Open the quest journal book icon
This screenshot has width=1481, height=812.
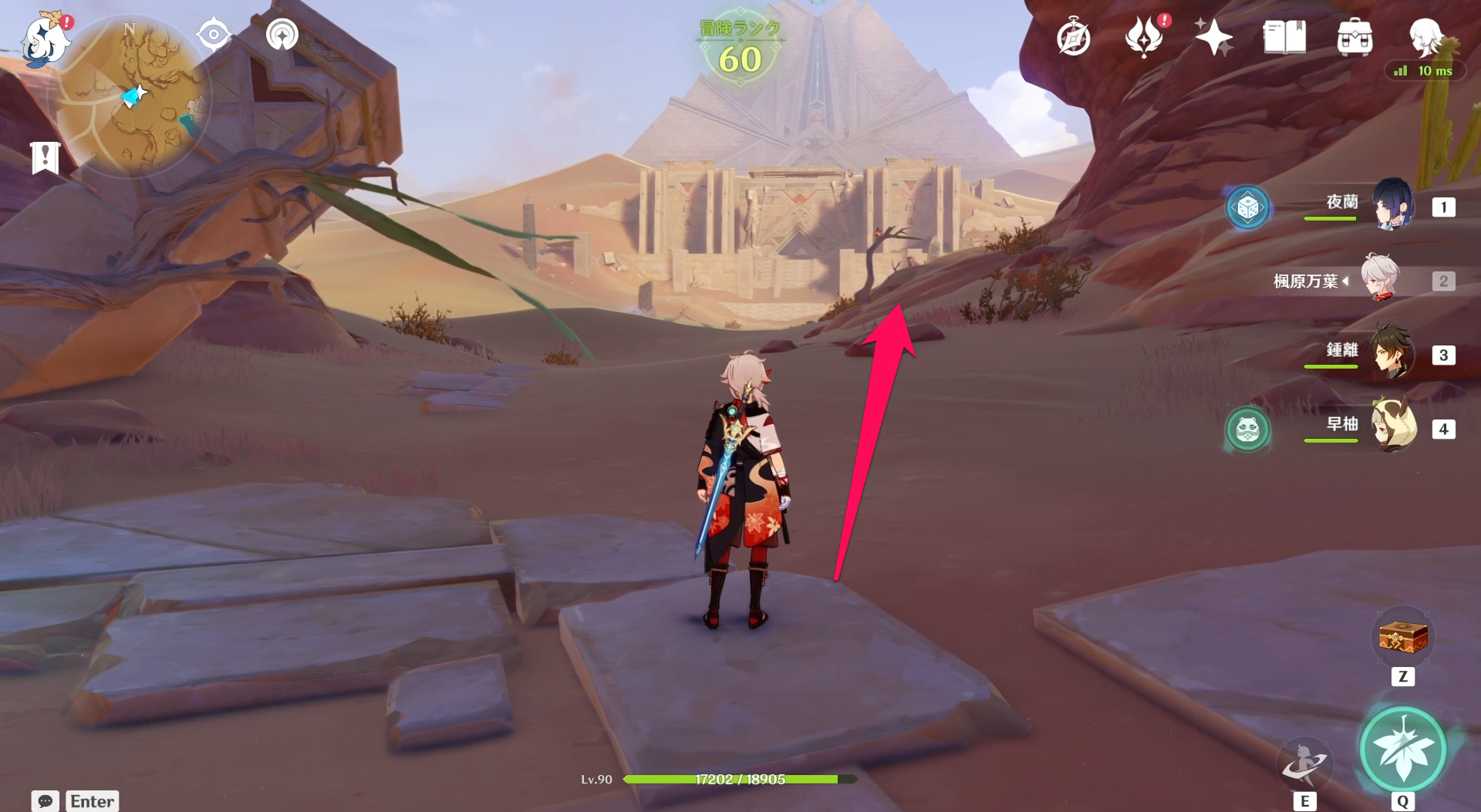(x=1284, y=35)
